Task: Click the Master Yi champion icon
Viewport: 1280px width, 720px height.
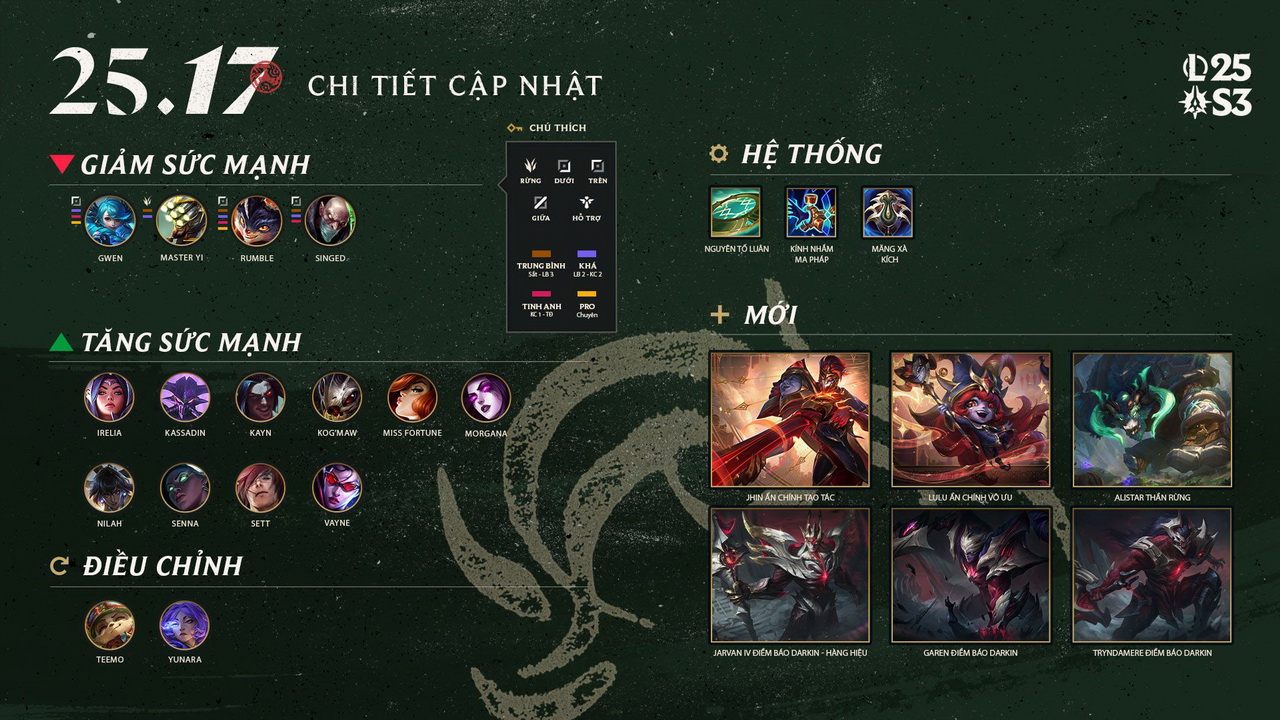Action: 182,221
